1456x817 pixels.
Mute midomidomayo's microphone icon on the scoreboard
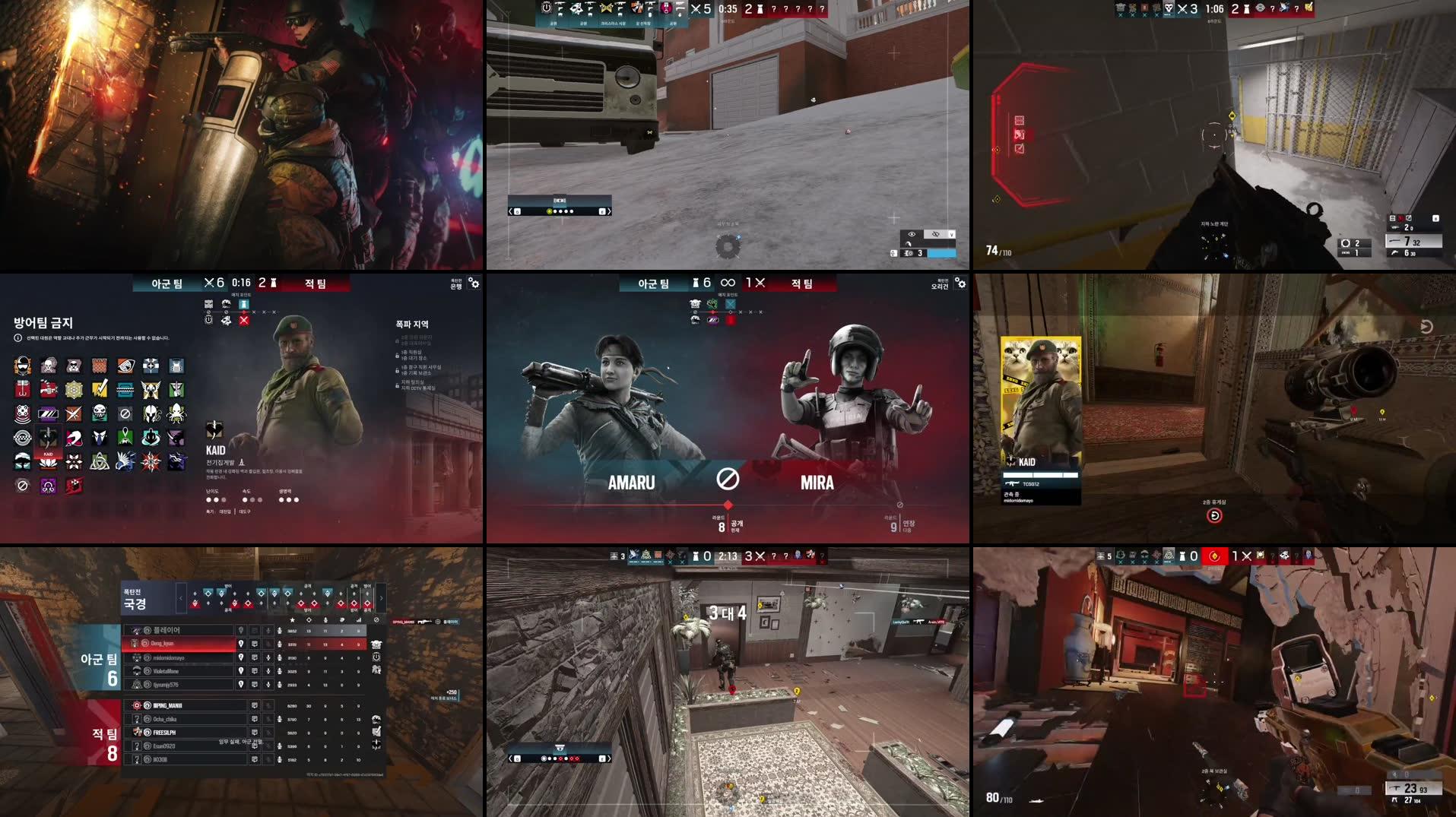(268, 658)
